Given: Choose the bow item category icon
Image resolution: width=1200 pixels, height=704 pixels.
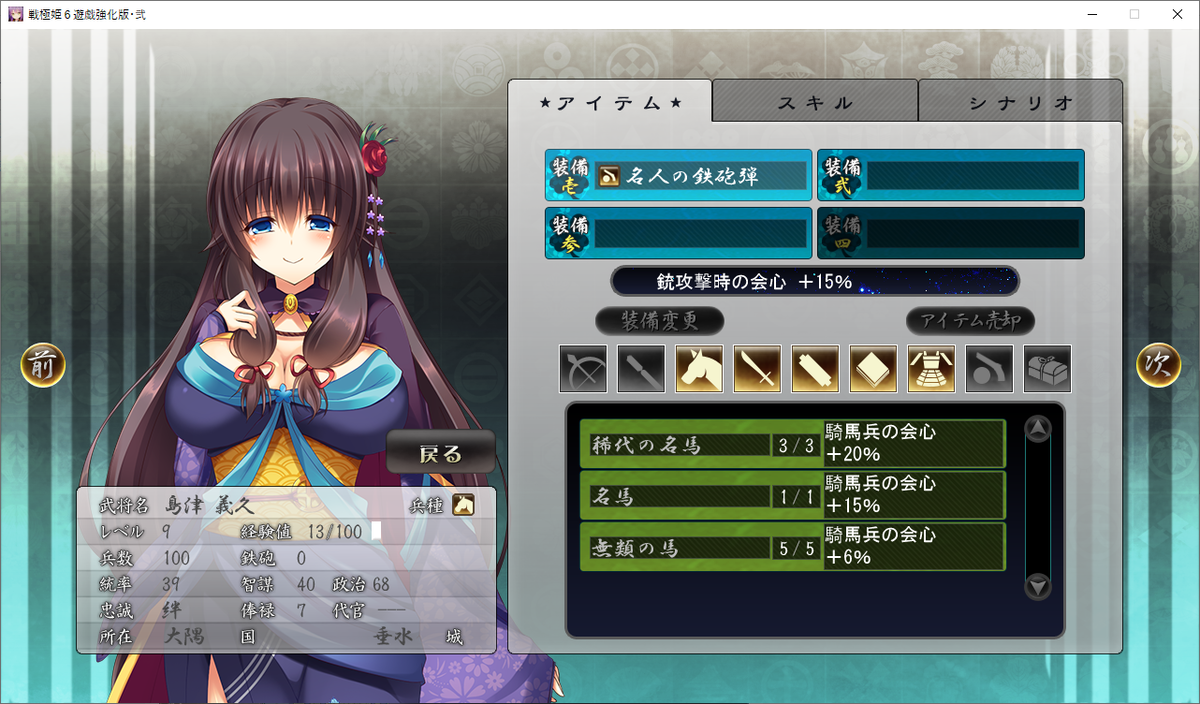Looking at the screenshot, I should pos(583,369).
